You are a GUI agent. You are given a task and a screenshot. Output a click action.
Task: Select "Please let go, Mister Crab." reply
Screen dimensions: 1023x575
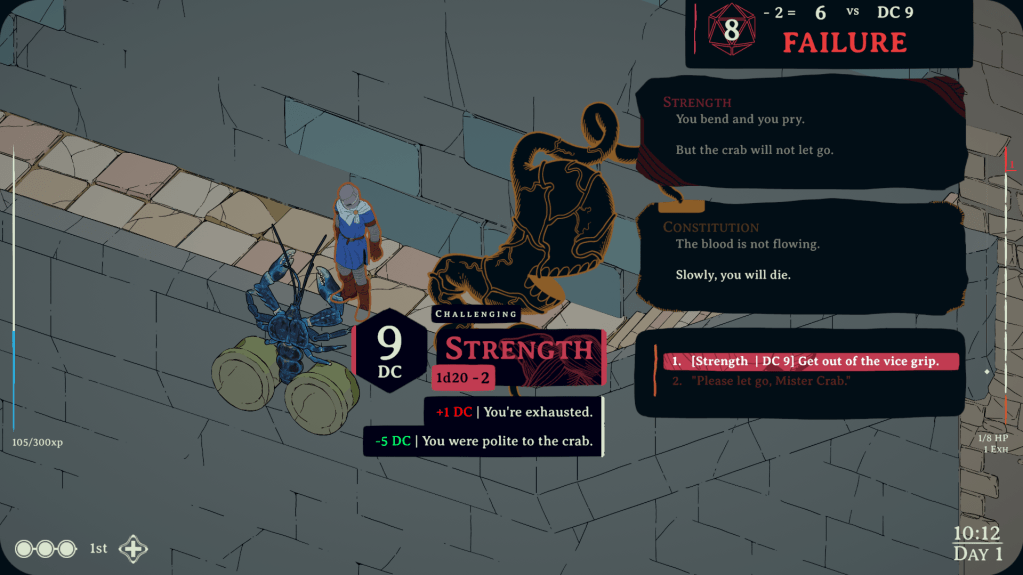(770, 381)
